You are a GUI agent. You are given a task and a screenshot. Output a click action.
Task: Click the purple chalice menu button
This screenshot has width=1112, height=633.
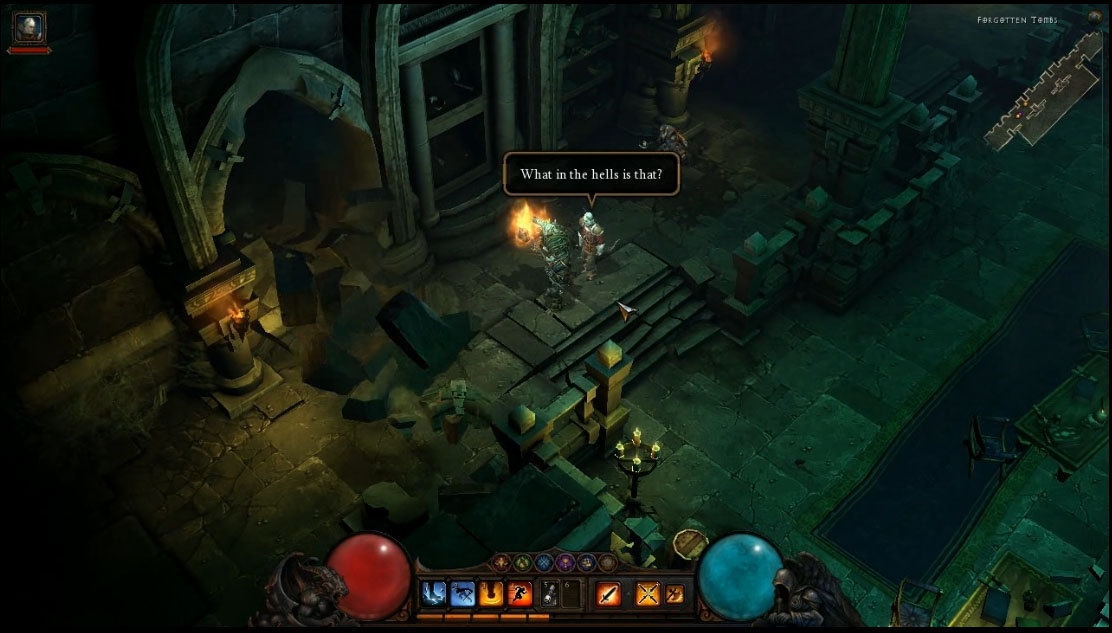[x=567, y=564]
